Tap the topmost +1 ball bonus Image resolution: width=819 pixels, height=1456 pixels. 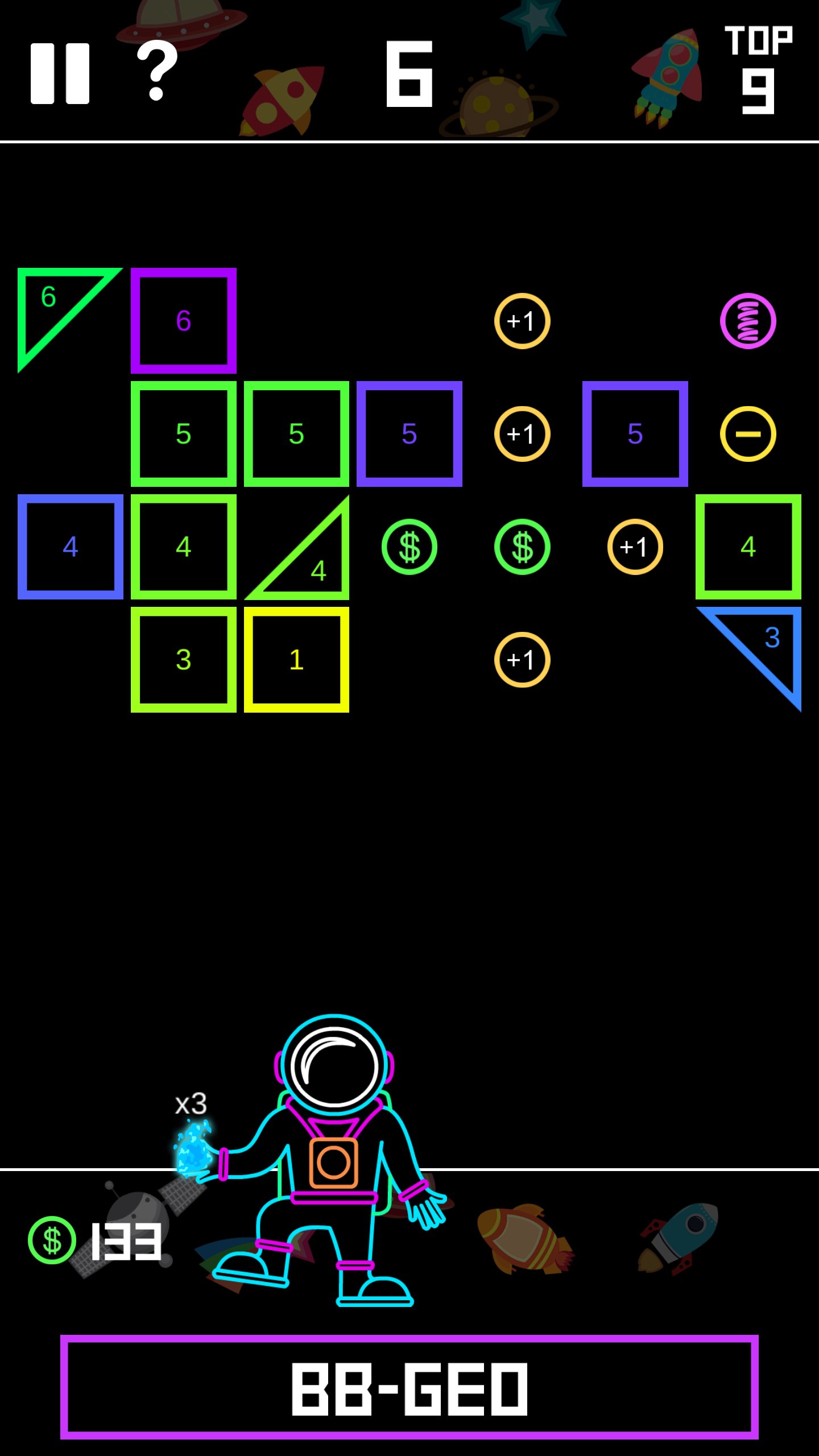pos(522,320)
